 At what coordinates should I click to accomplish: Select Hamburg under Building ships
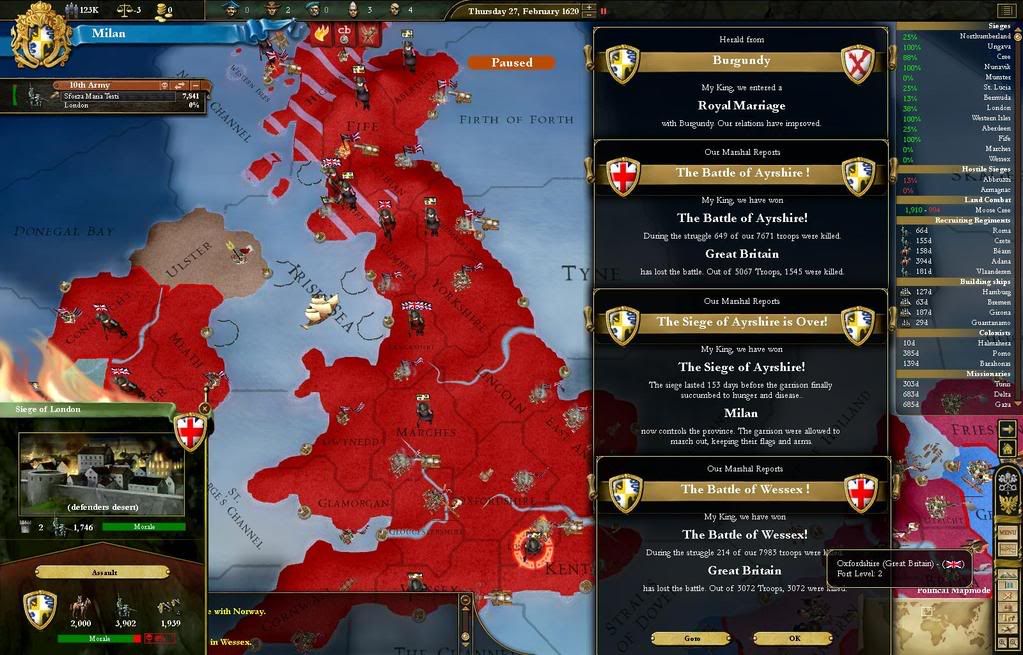[958, 291]
